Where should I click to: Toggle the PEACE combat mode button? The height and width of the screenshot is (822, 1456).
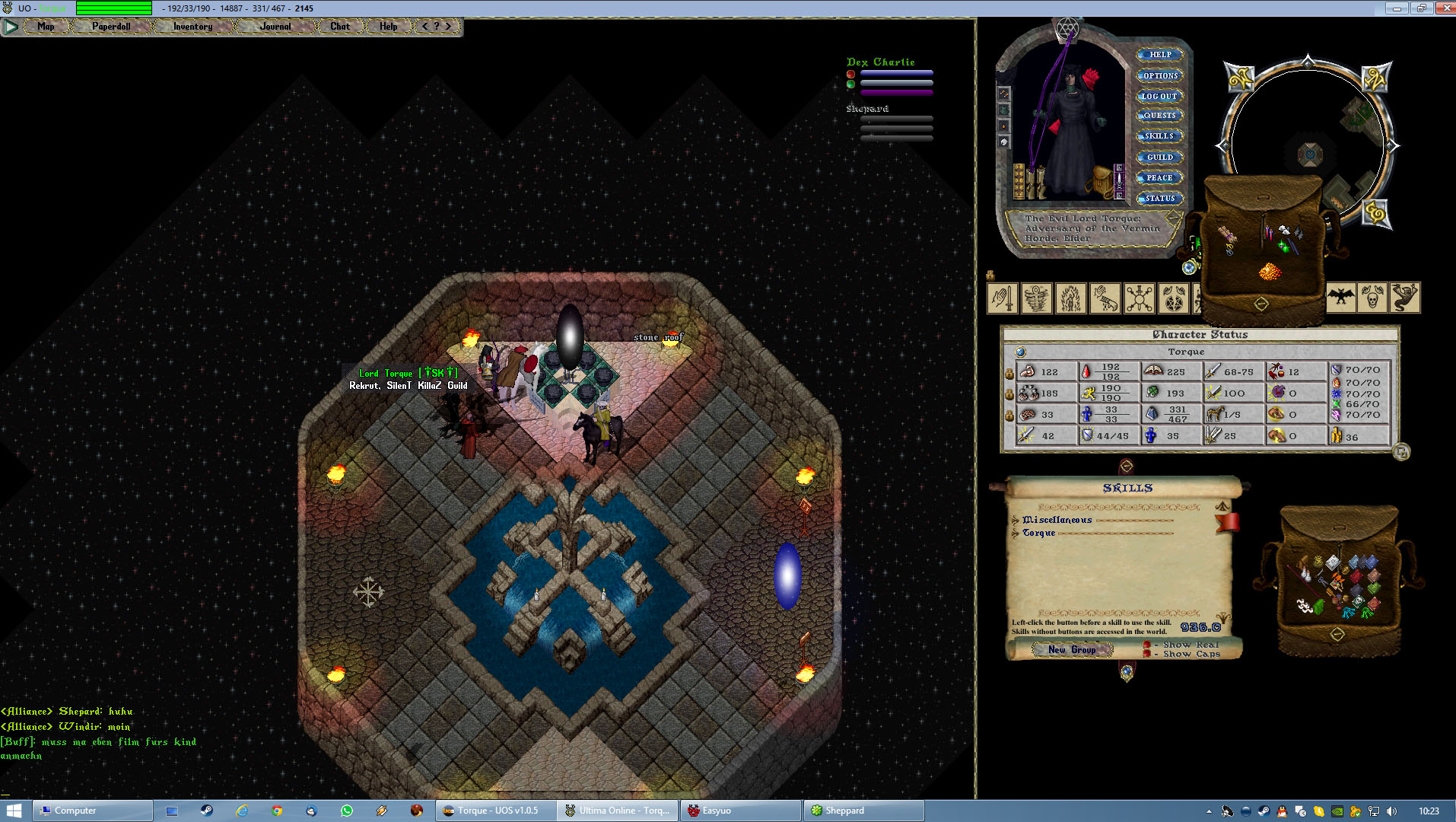click(1159, 178)
